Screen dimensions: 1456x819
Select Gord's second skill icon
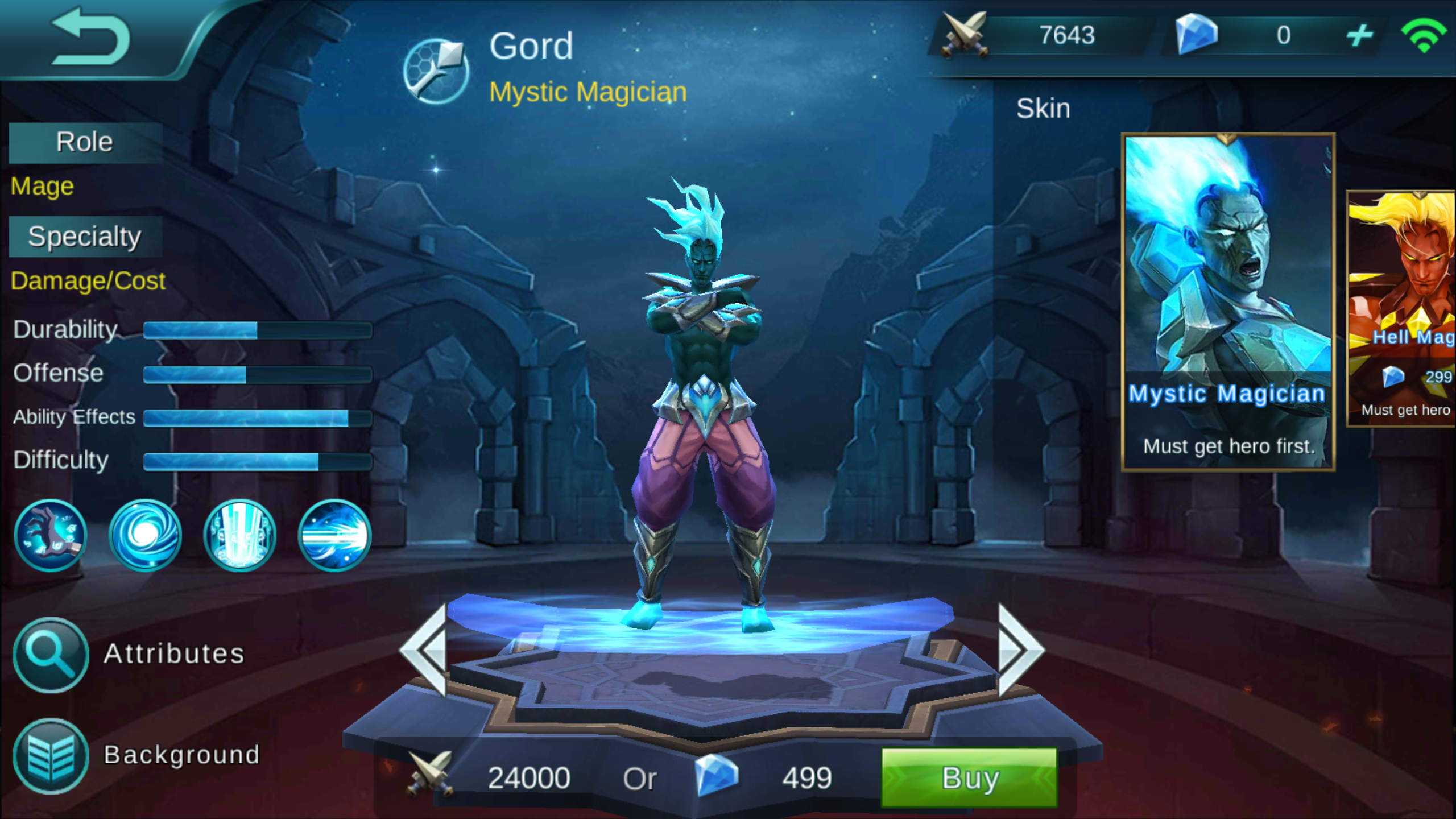click(x=145, y=535)
